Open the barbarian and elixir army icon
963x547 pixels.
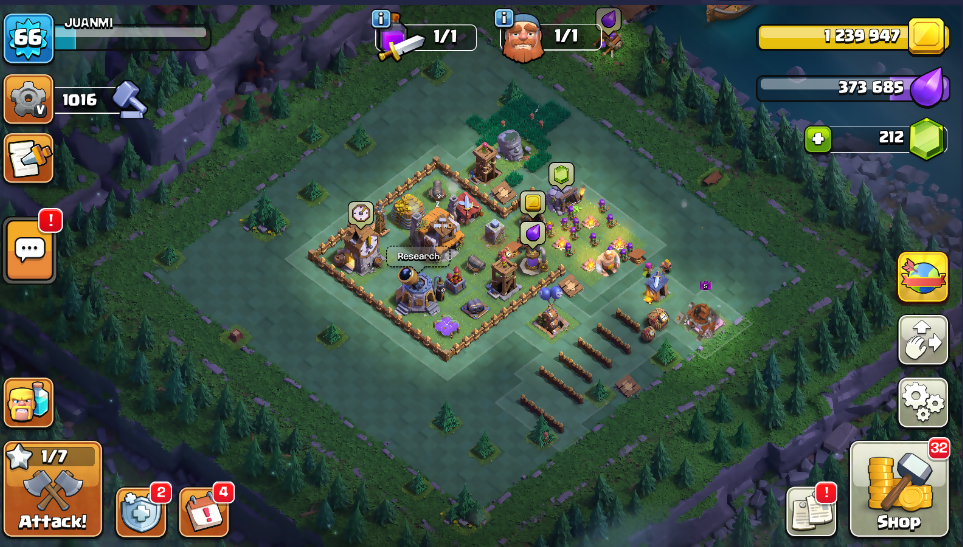pyautogui.click(x=28, y=402)
